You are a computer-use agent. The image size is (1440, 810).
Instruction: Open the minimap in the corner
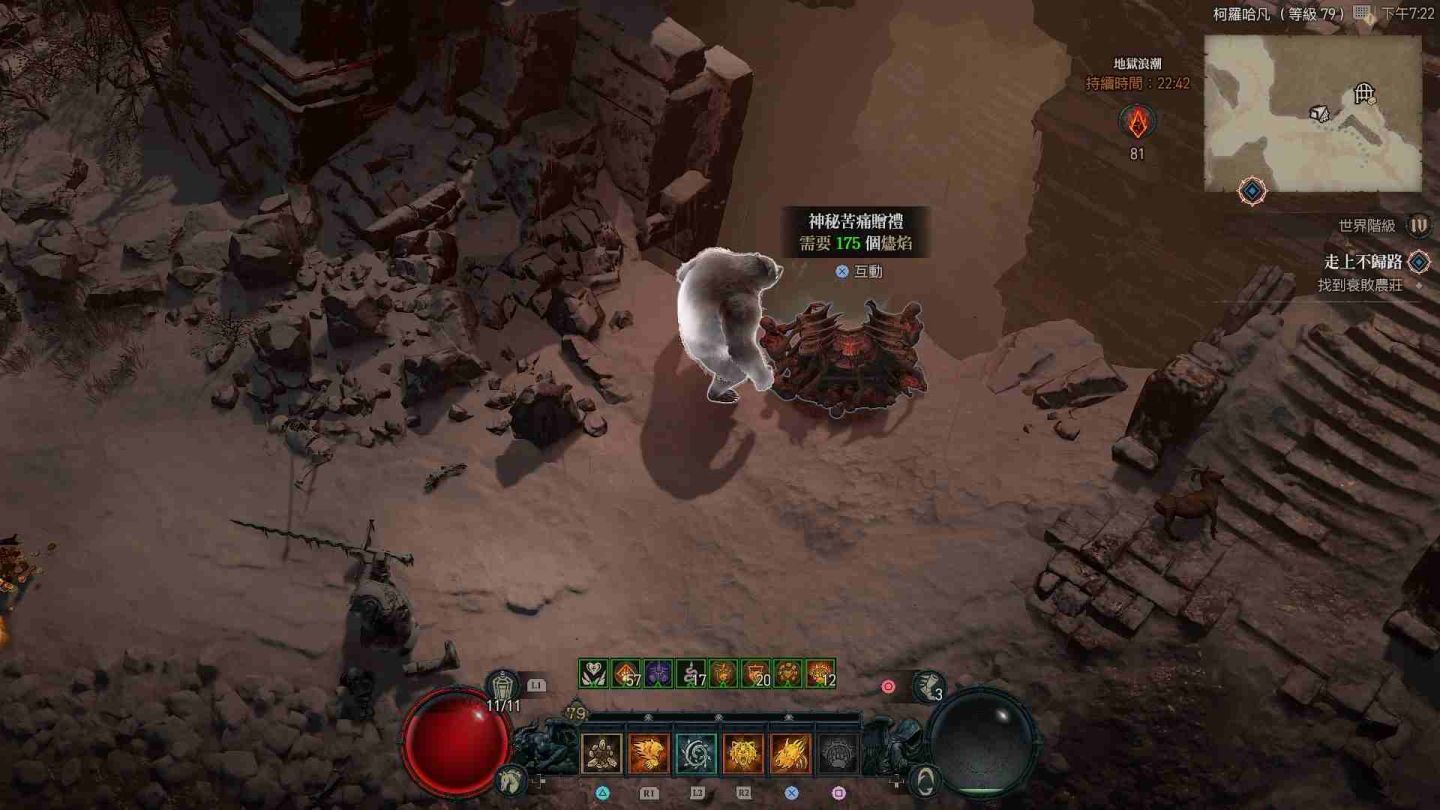[x=1312, y=113]
